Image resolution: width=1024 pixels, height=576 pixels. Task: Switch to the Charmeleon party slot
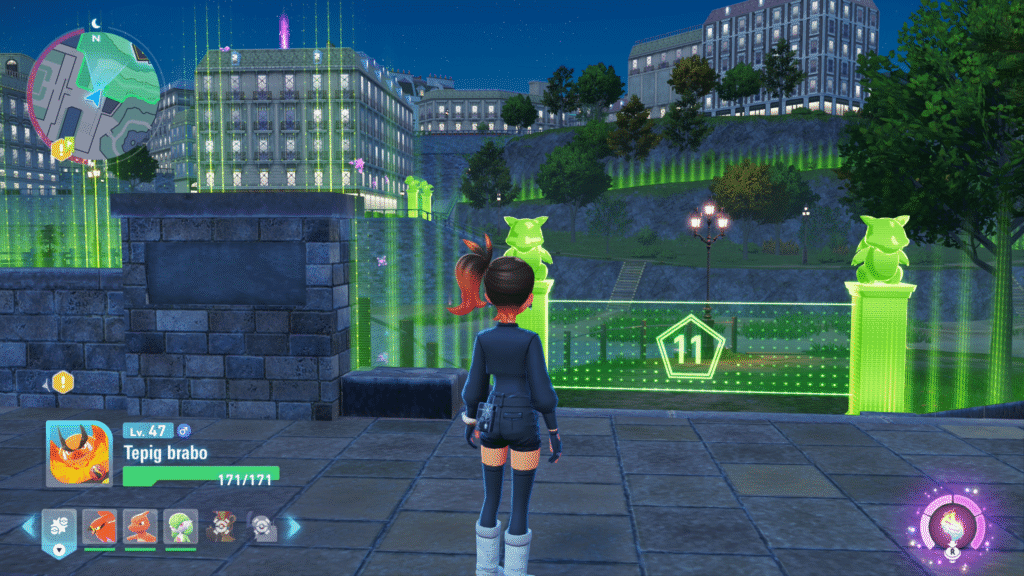[139, 526]
